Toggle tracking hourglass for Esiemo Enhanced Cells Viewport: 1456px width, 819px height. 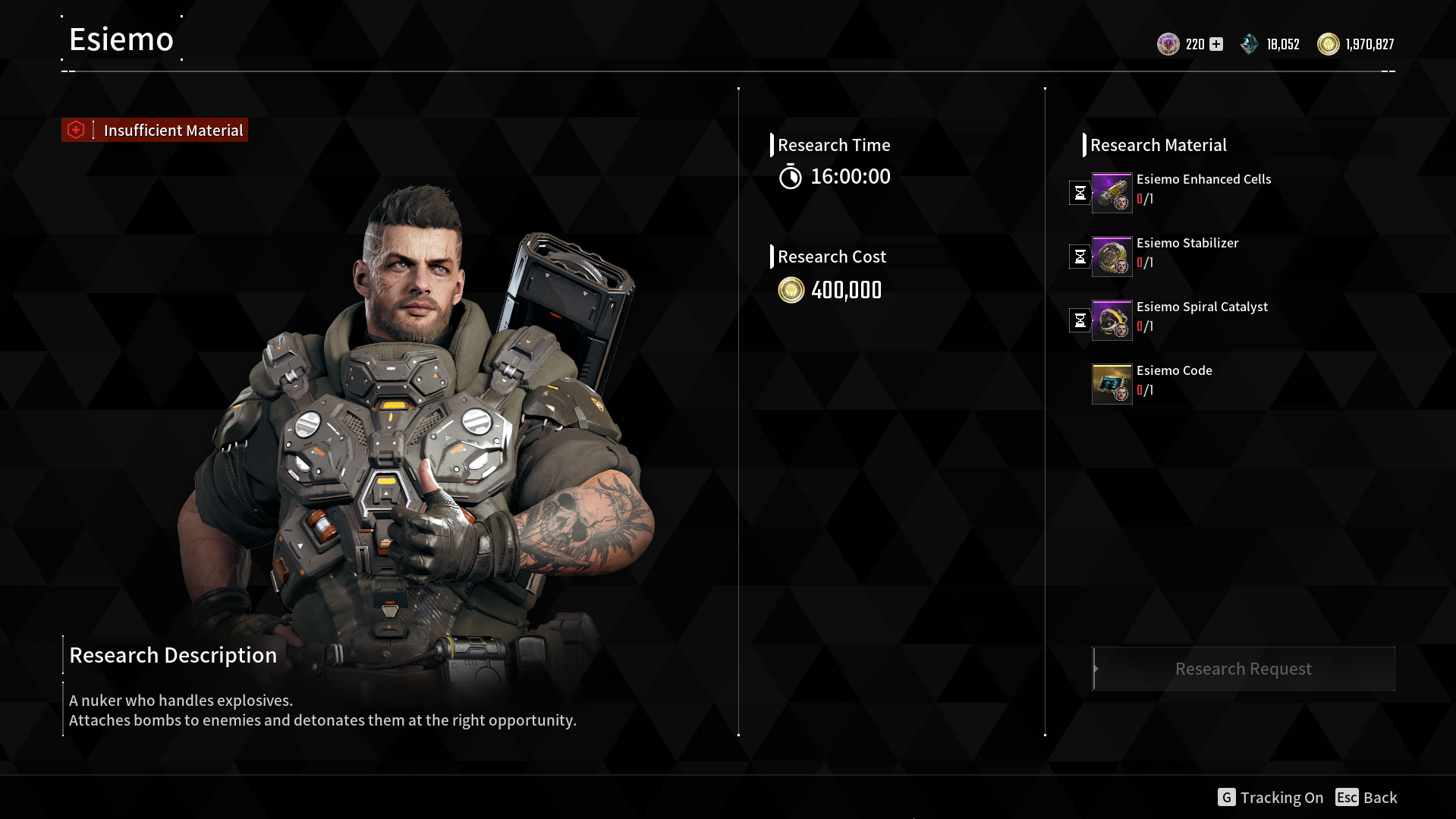pyautogui.click(x=1080, y=193)
